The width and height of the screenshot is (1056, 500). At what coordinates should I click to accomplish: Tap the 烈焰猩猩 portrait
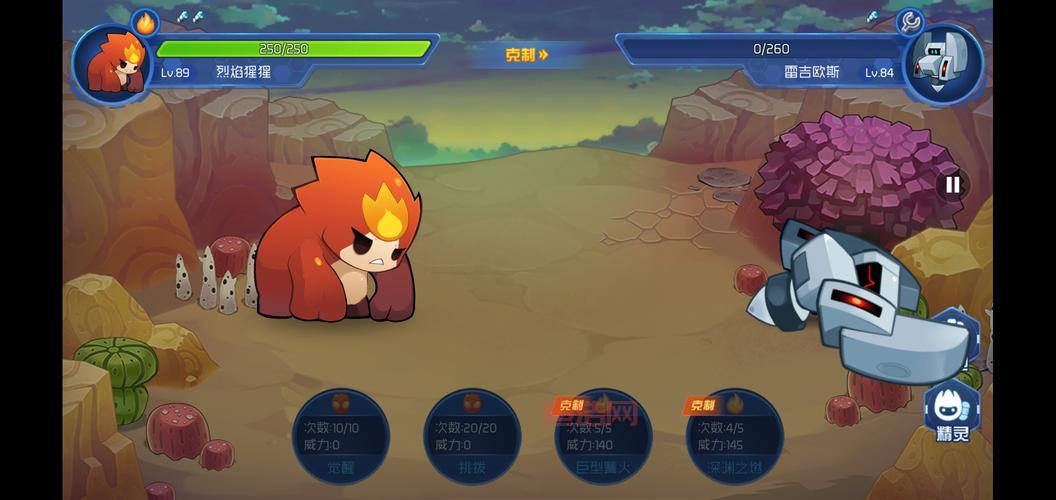[111, 63]
